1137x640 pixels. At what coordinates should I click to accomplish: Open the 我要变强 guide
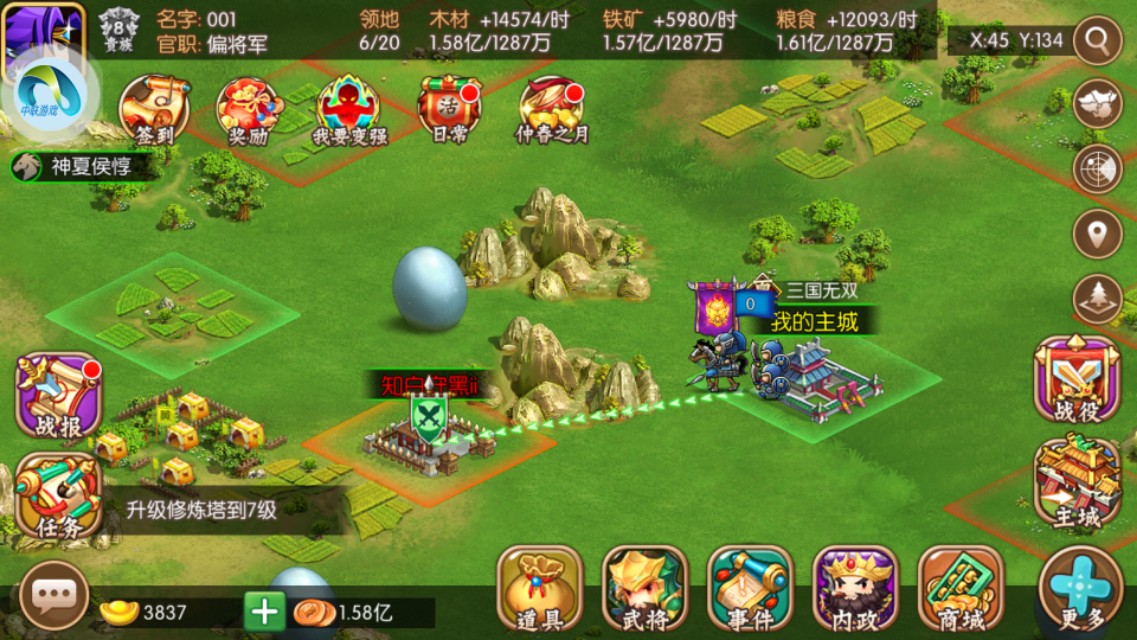pyautogui.click(x=349, y=110)
